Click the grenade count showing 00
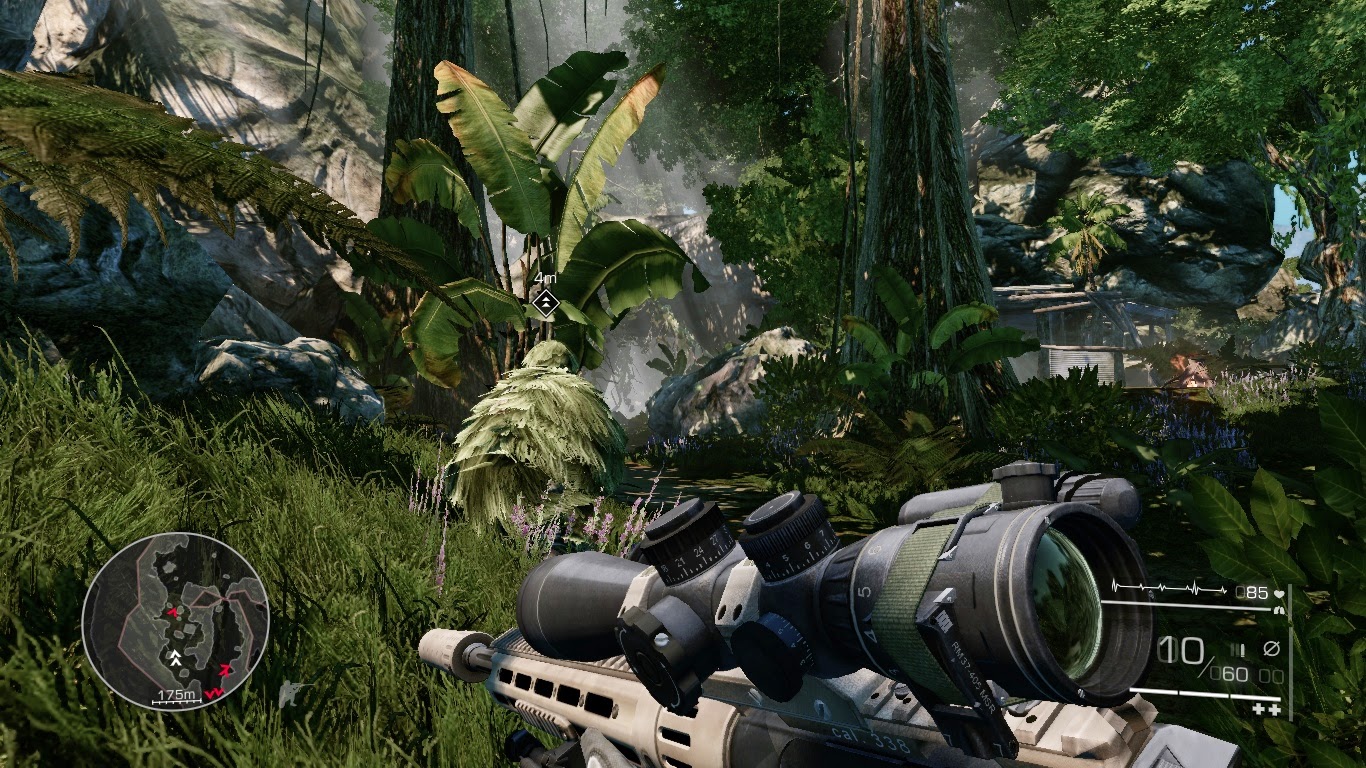Image resolution: width=1366 pixels, height=768 pixels. click(x=1270, y=674)
